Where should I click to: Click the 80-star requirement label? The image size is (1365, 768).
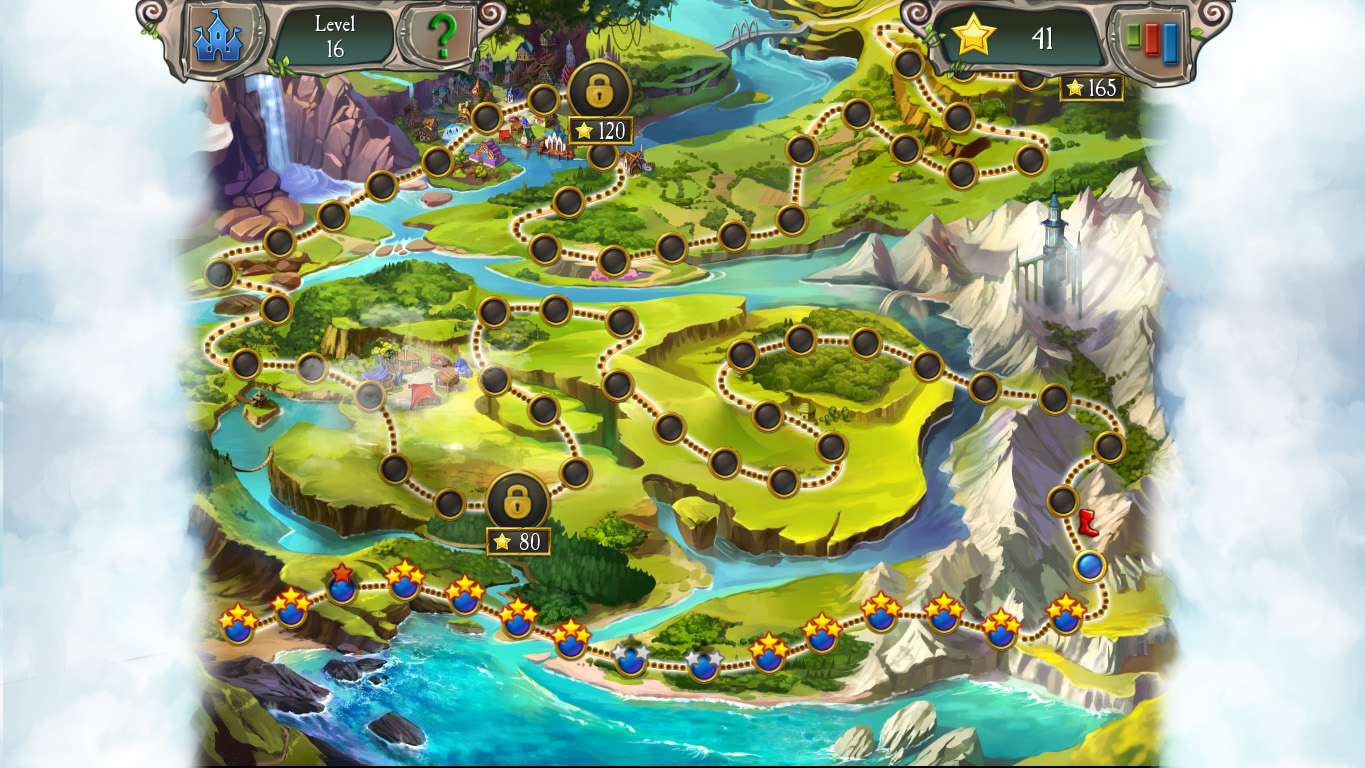pos(518,540)
